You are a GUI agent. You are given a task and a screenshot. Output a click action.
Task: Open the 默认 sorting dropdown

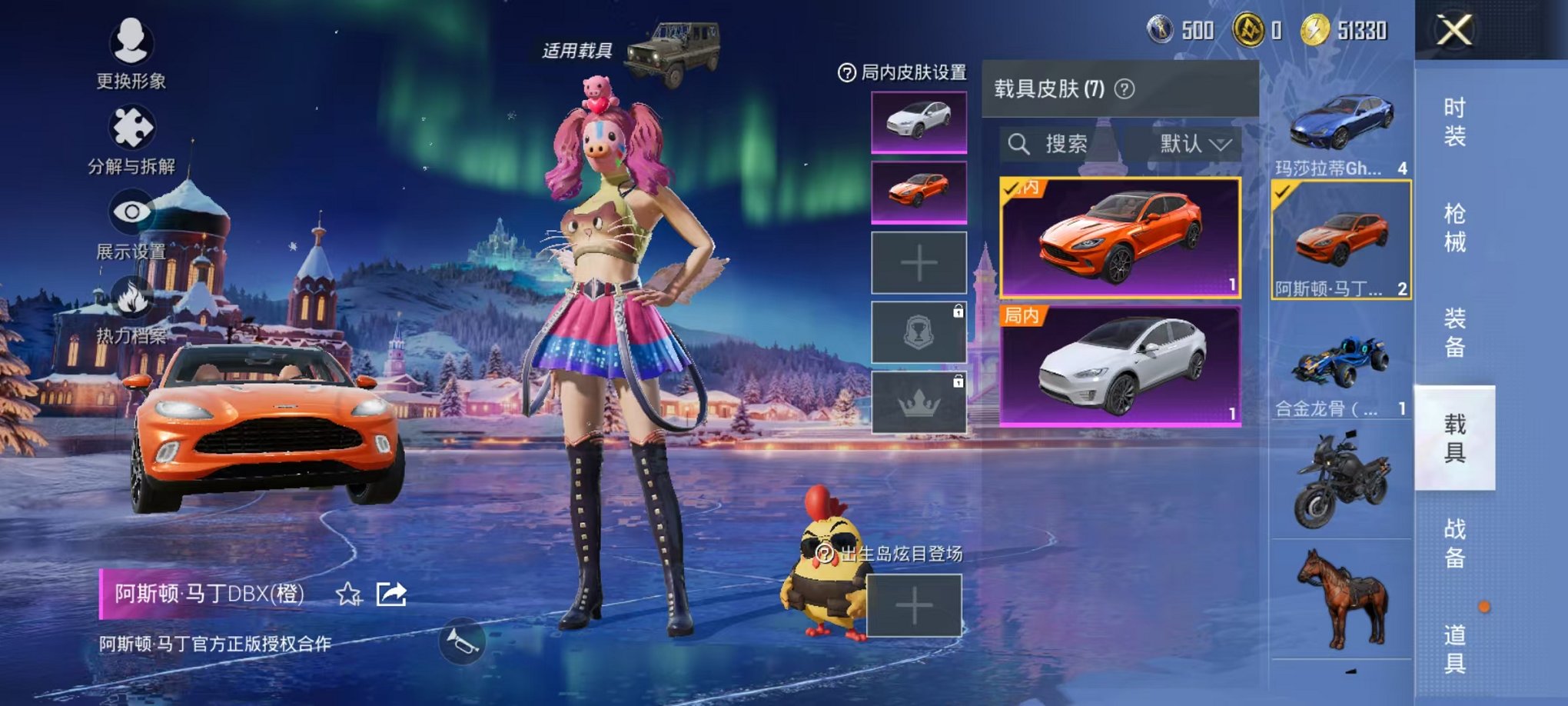(1189, 144)
